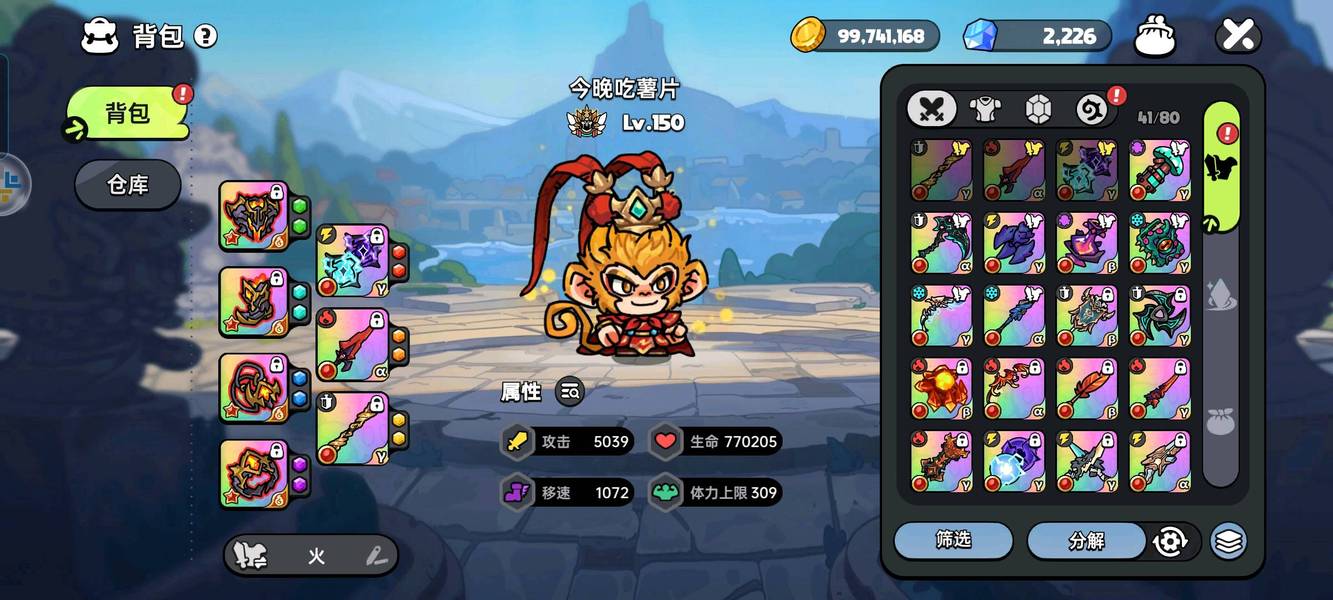Open the 仓库 warehouse tab
Image resolution: width=1333 pixels, height=600 pixels.
[127, 185]
